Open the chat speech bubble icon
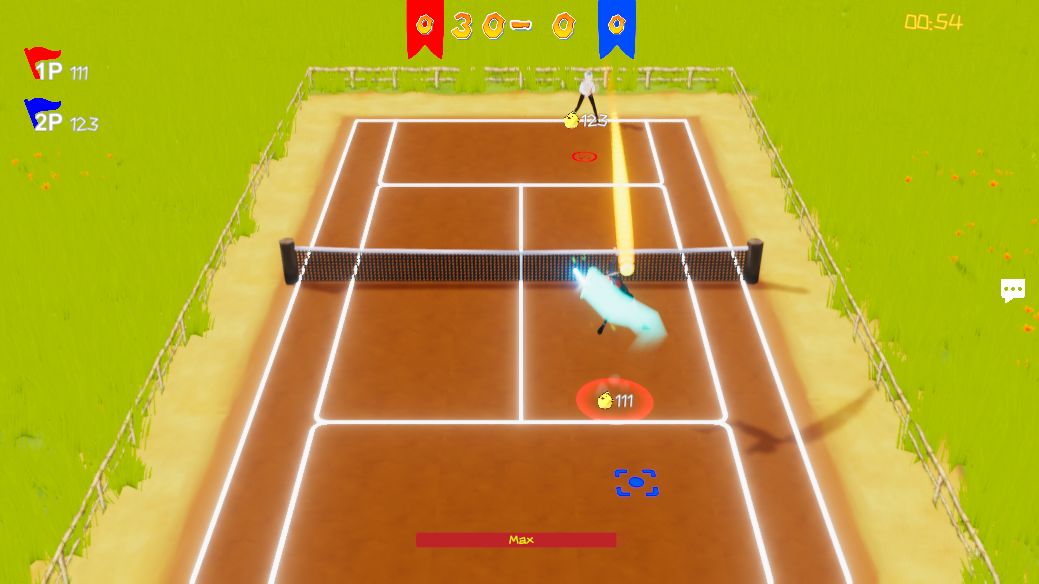The height and width of the screenshot is (584, 1039). 1012,290
